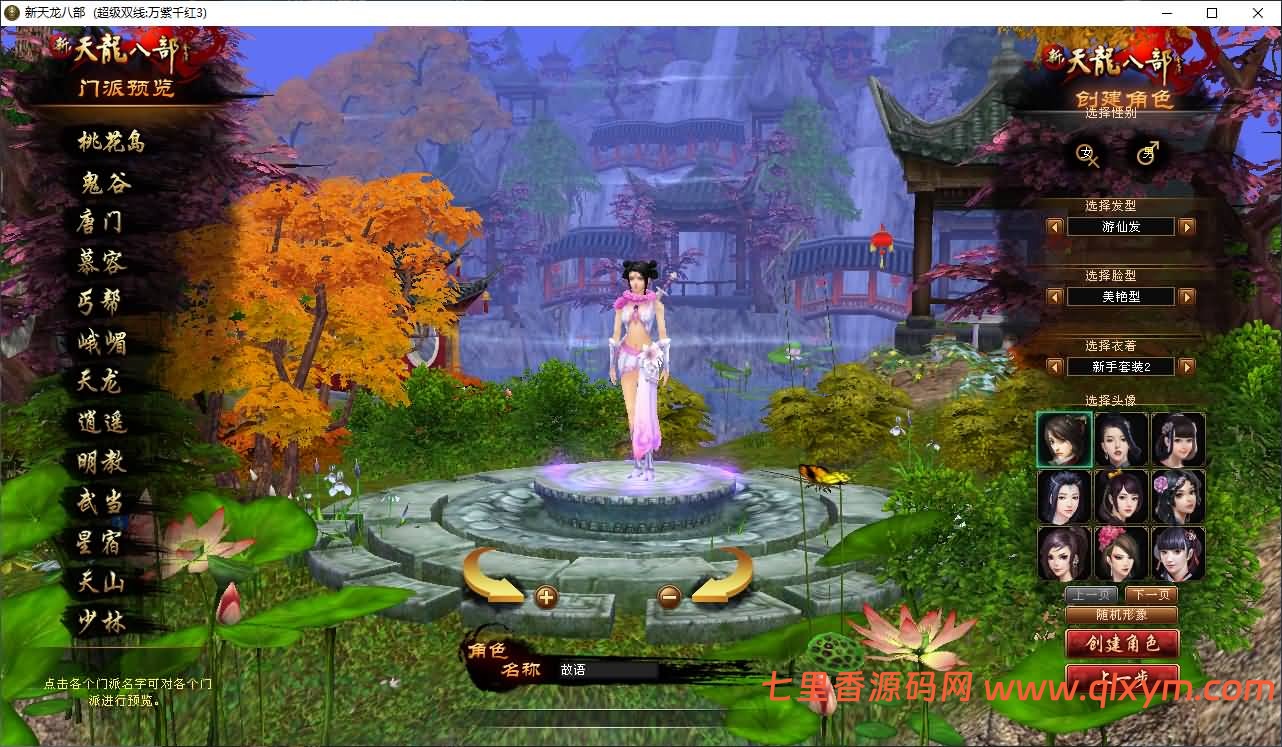Select the male gender icon
Viewport: 1282px width, 747px height.
(x=1146, y=152)
